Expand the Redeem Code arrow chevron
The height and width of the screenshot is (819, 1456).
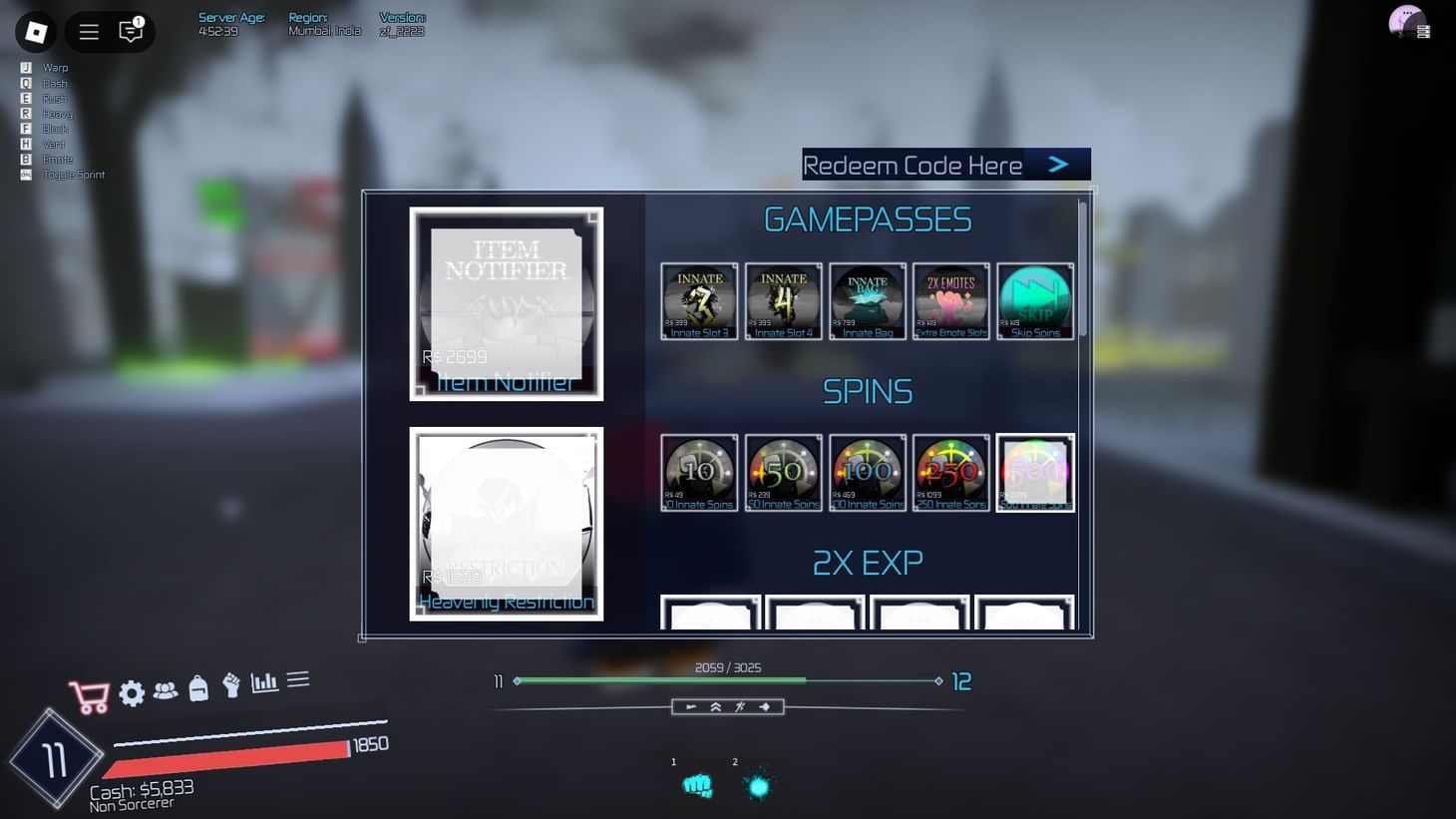coord(1059,164)
